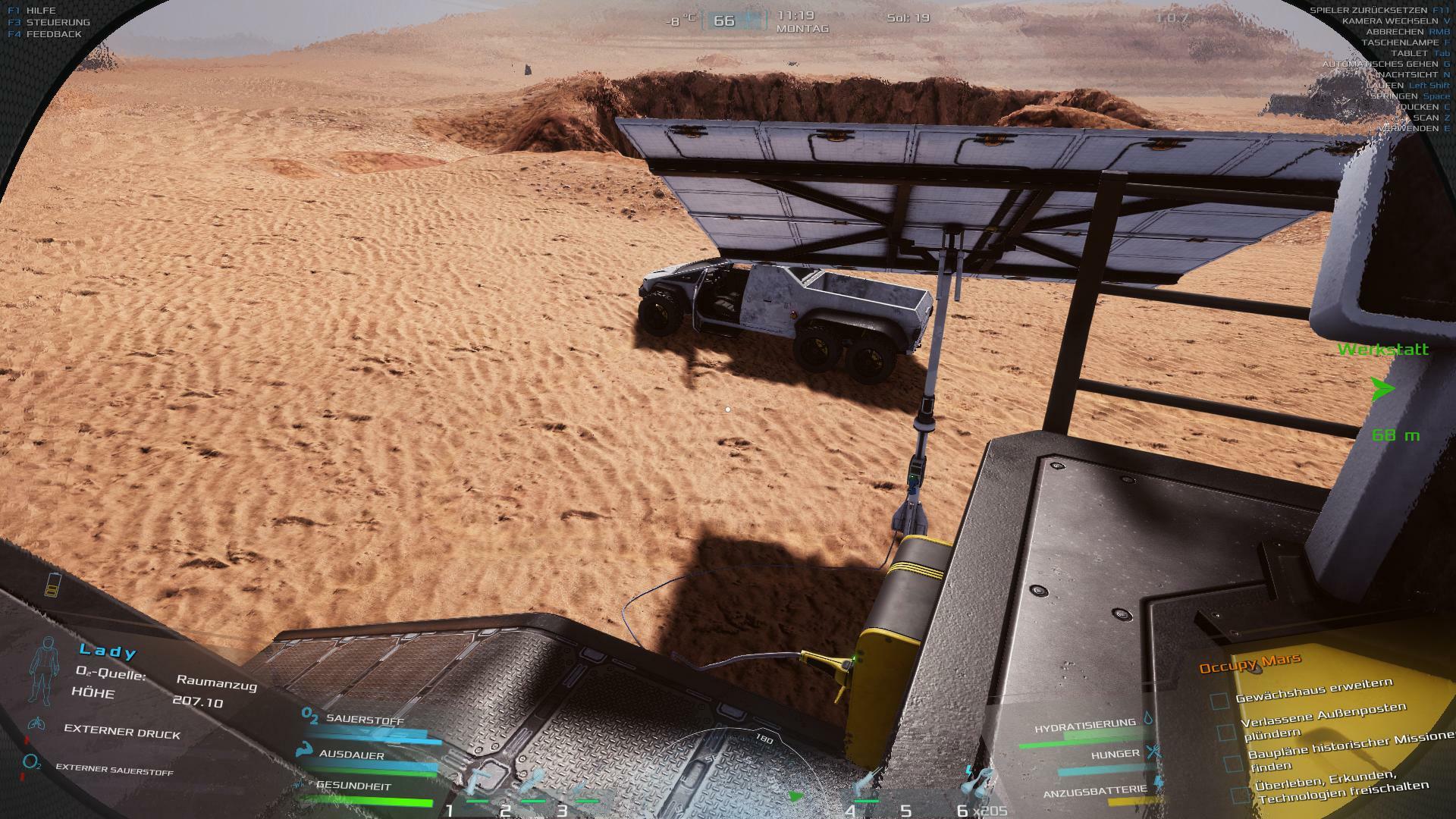Click the lungs external pressure icon
The height and width of the screenshot is (819, 1456).
tap(36, 724)
